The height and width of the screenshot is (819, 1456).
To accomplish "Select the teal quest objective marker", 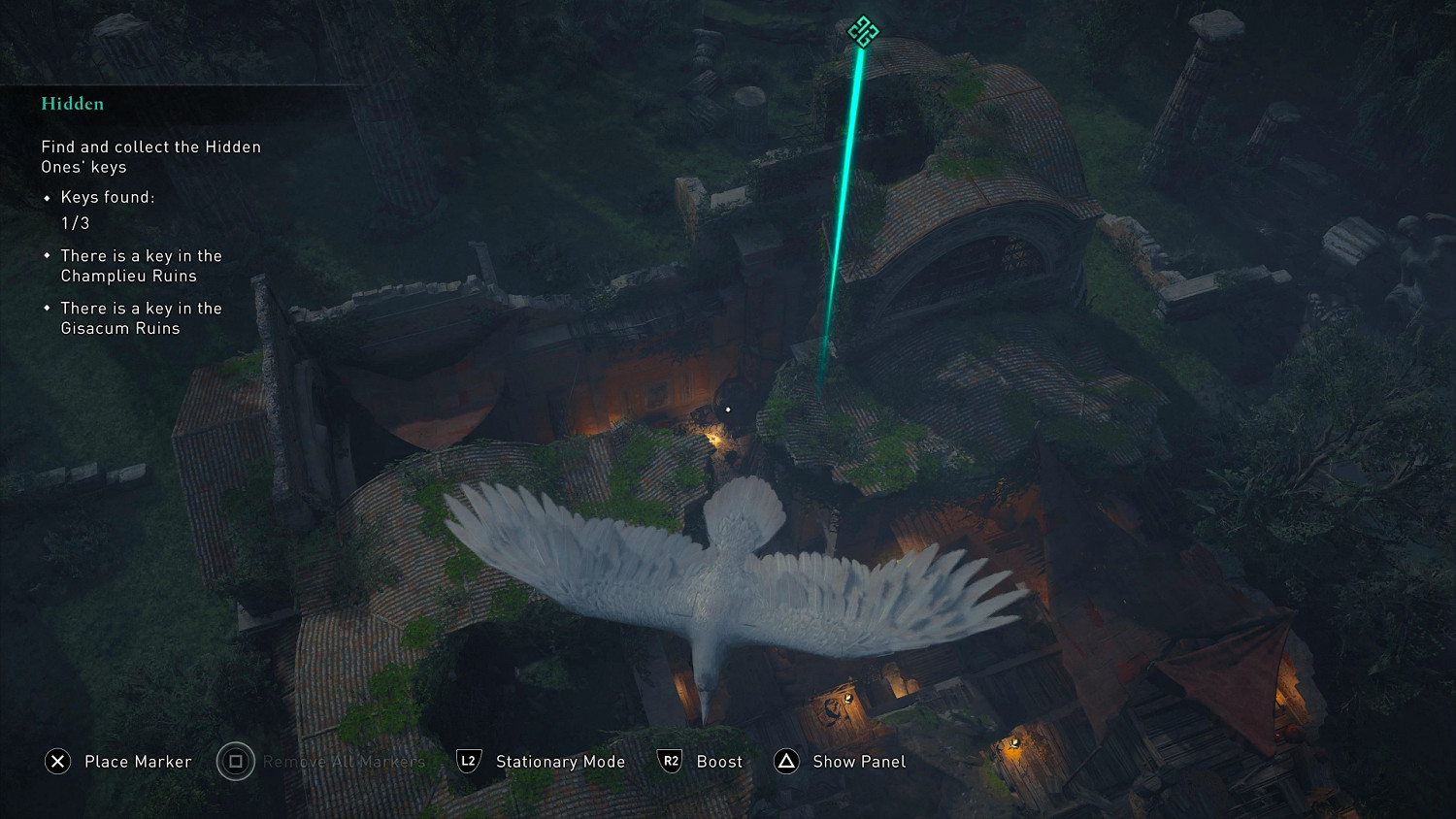I will pyautogui.click(x=863, y=31).
